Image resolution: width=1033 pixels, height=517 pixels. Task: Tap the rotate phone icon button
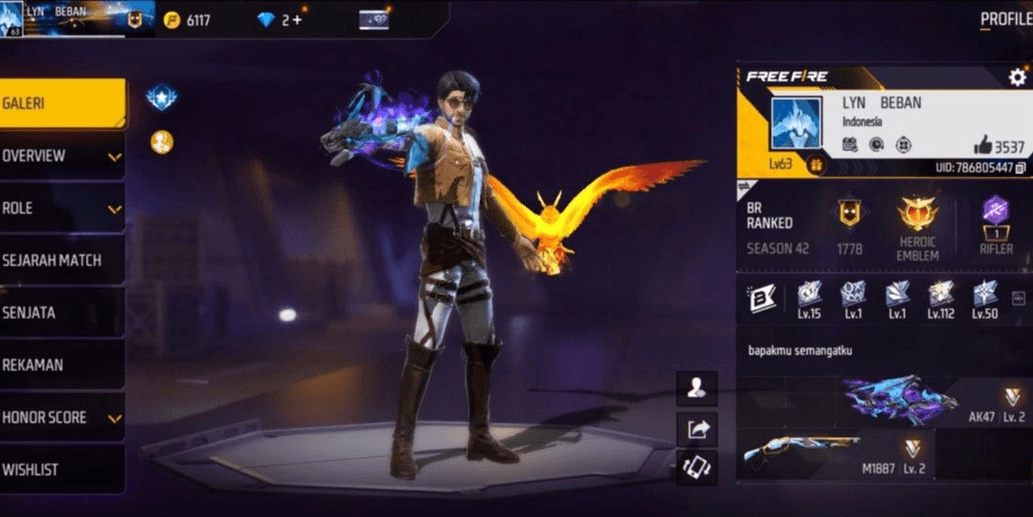tap(697, 468)
